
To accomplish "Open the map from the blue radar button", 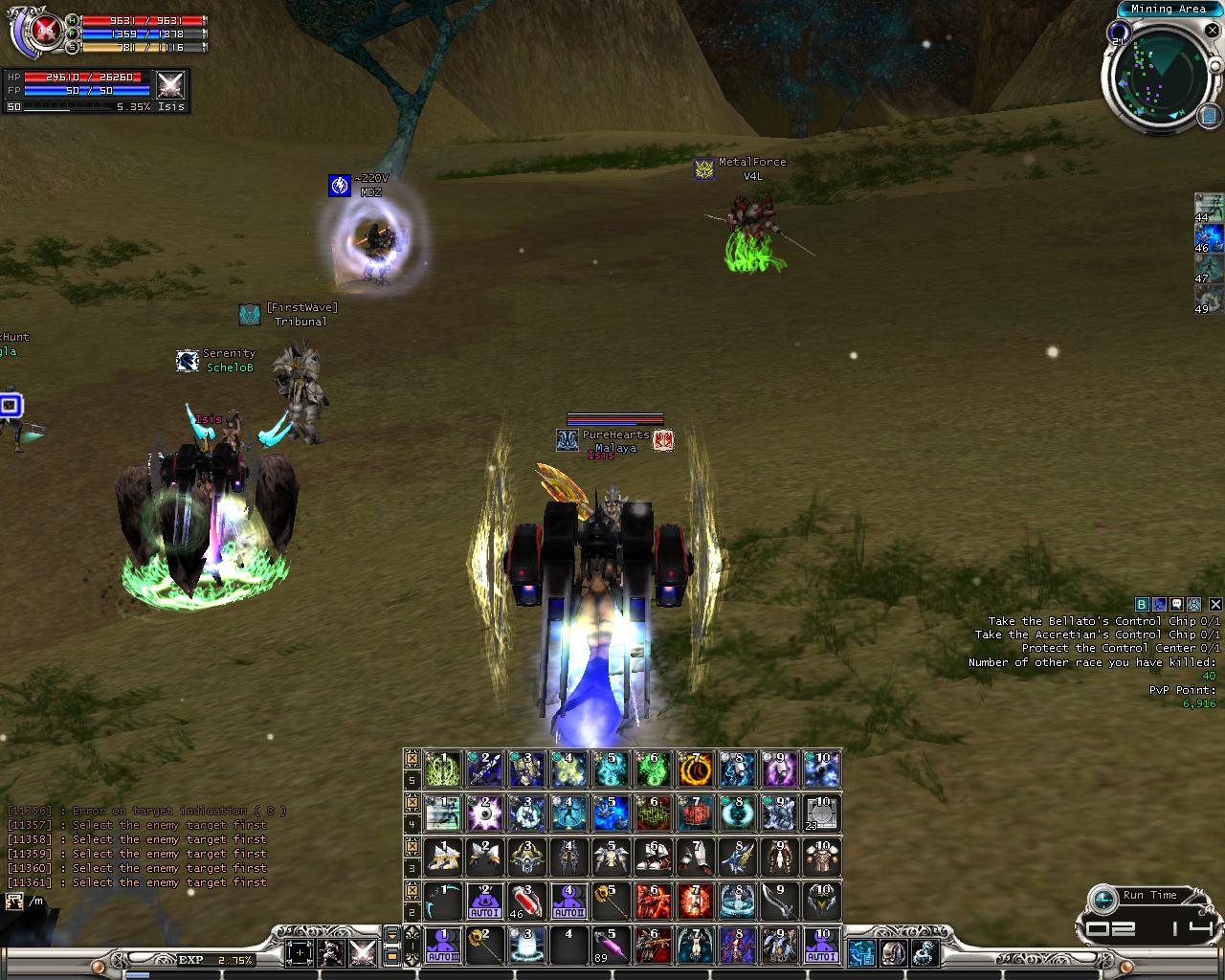I will tap(1208, 116).
